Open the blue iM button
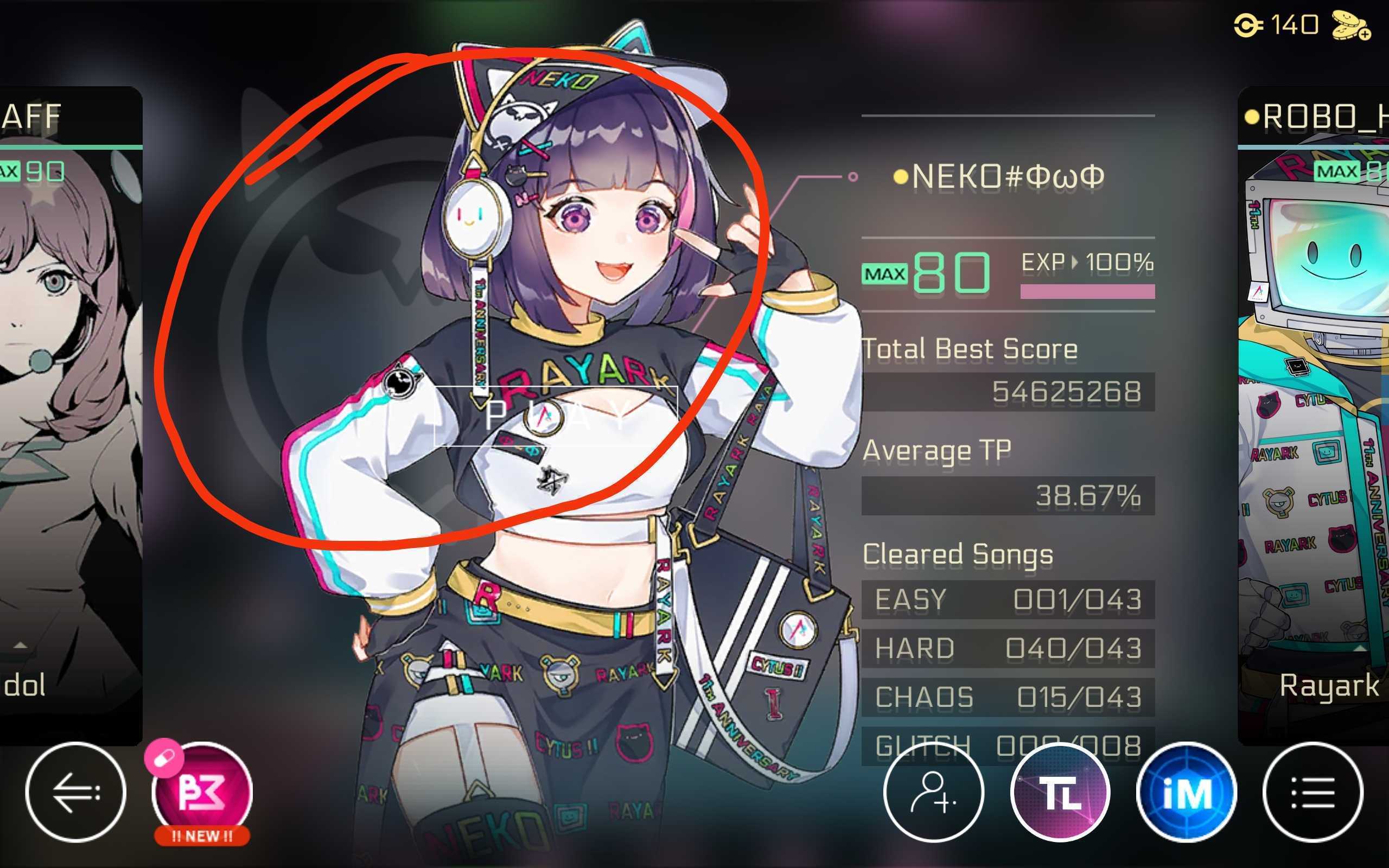The image size is (1389, 868). click(1187, 792)
